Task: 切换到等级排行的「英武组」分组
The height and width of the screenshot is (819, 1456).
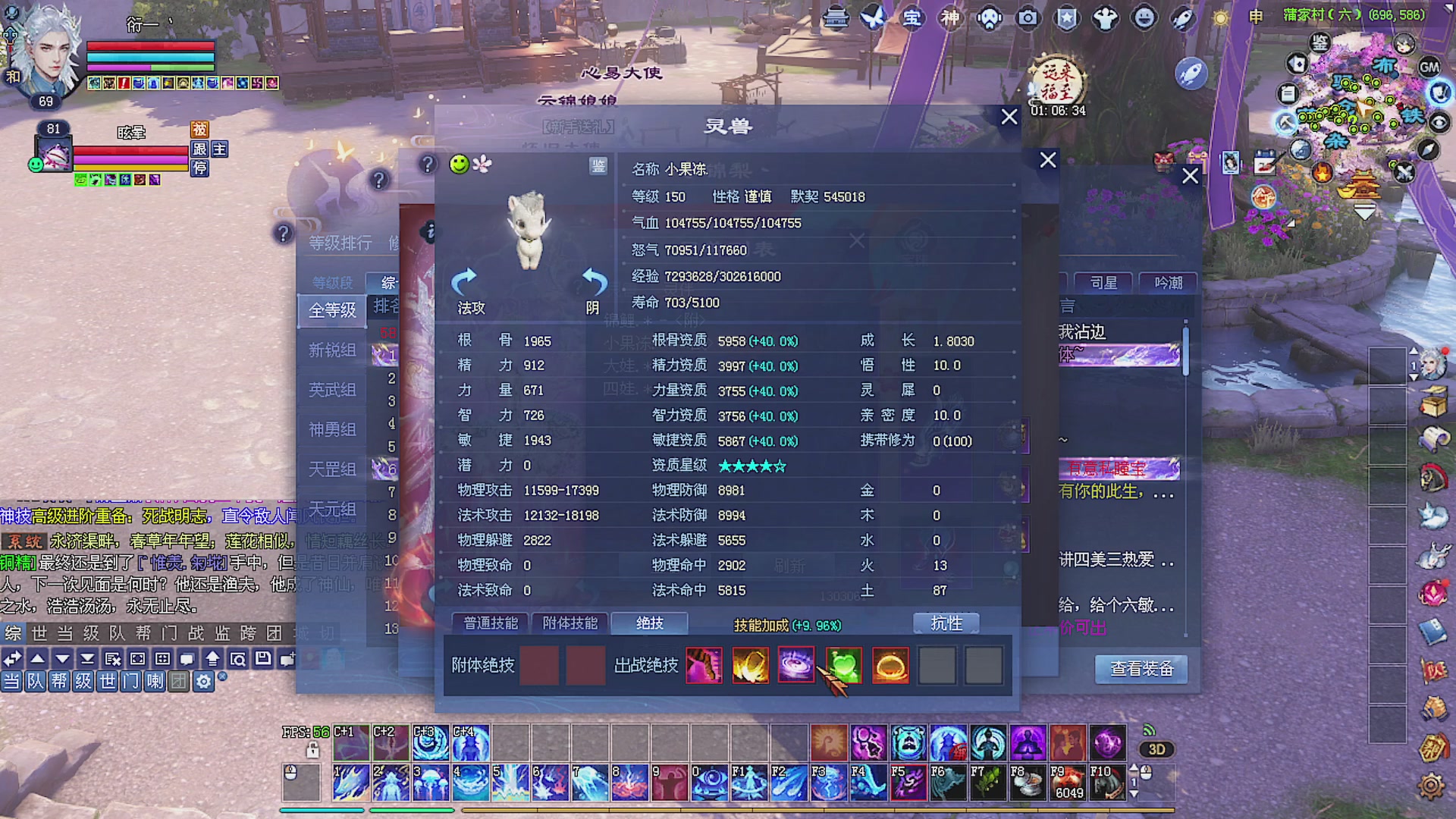Action: tap(332, 389)
